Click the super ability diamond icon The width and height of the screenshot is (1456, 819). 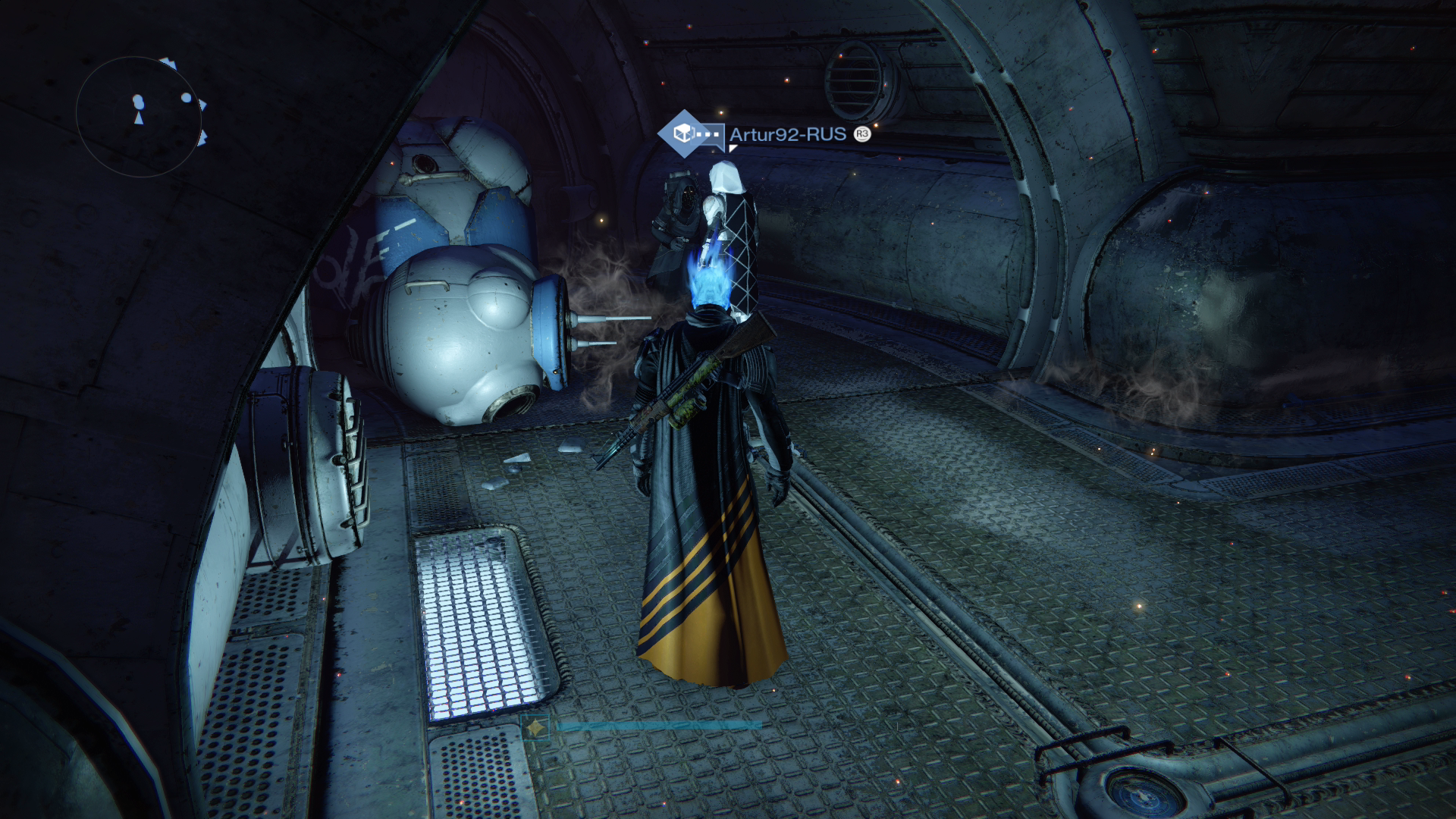(x=537, y=728)
